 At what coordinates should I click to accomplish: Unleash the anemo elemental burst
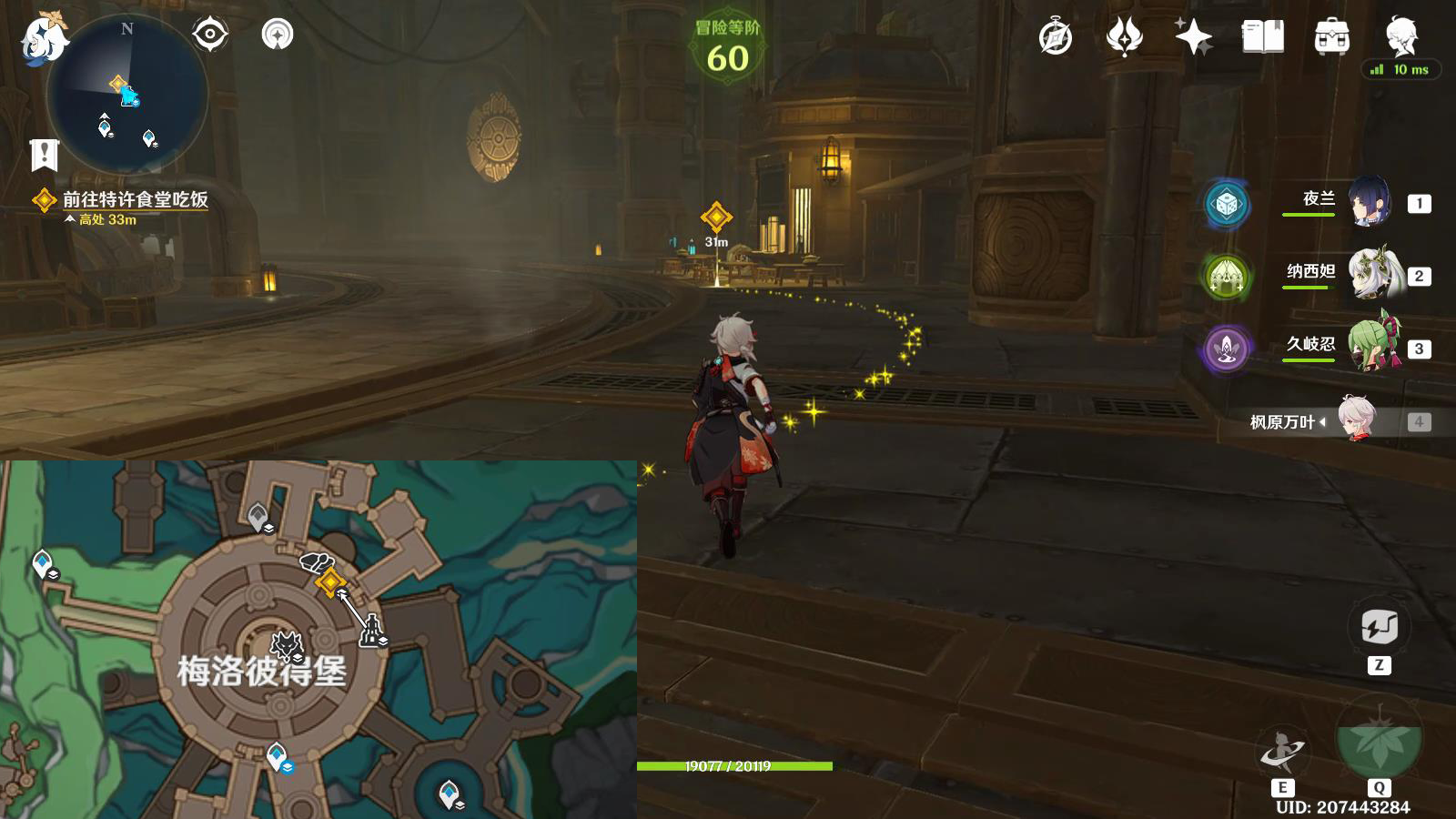click(x=1379, y=739)
